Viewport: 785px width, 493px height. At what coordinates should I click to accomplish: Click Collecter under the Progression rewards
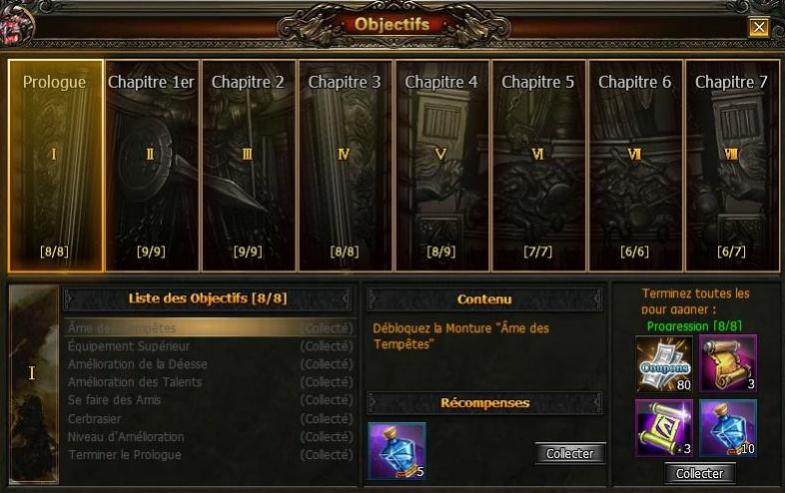[x=700, y=473]
